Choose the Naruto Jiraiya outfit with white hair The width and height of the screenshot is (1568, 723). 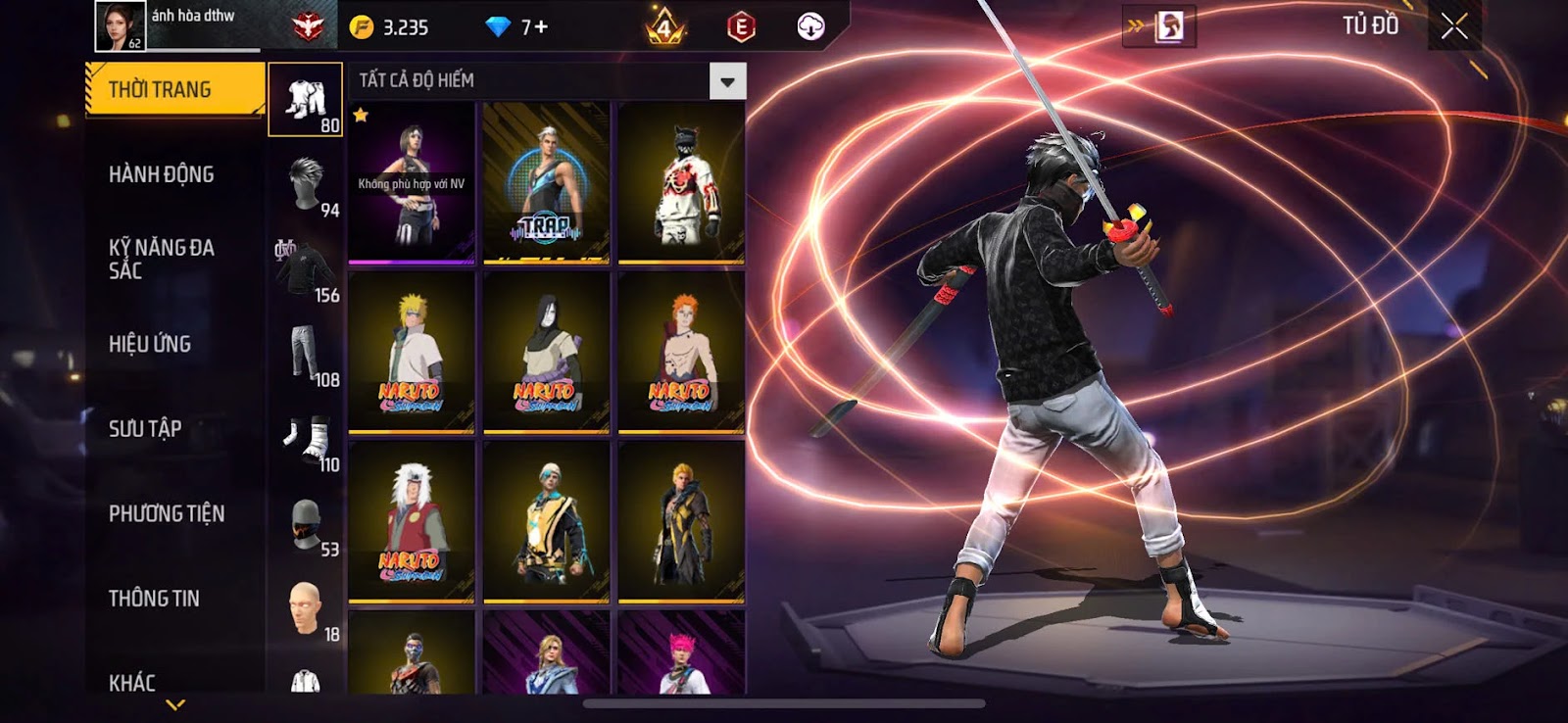pos(412,521)
